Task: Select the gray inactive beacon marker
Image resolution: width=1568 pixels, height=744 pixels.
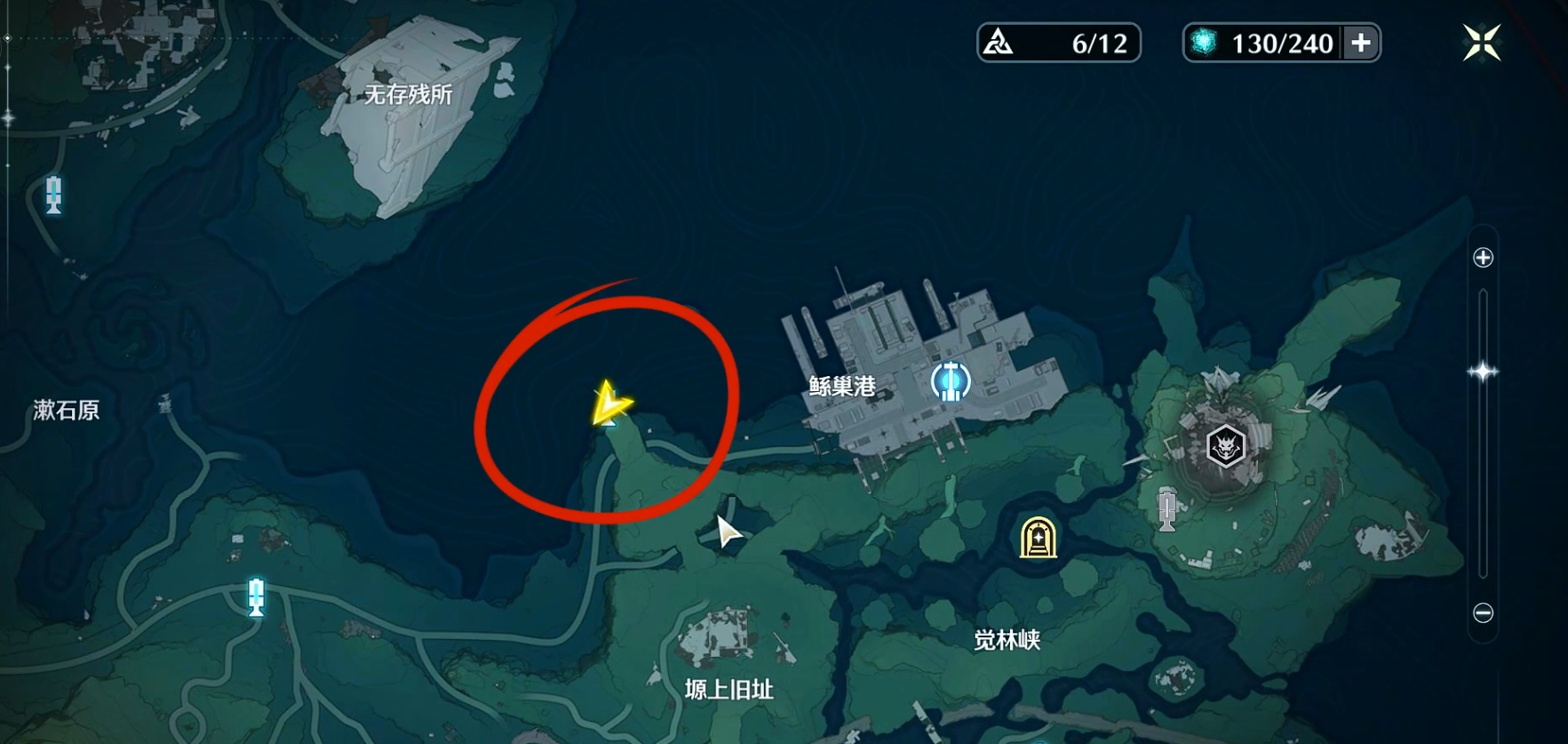Action: (x=1167, y=509)
